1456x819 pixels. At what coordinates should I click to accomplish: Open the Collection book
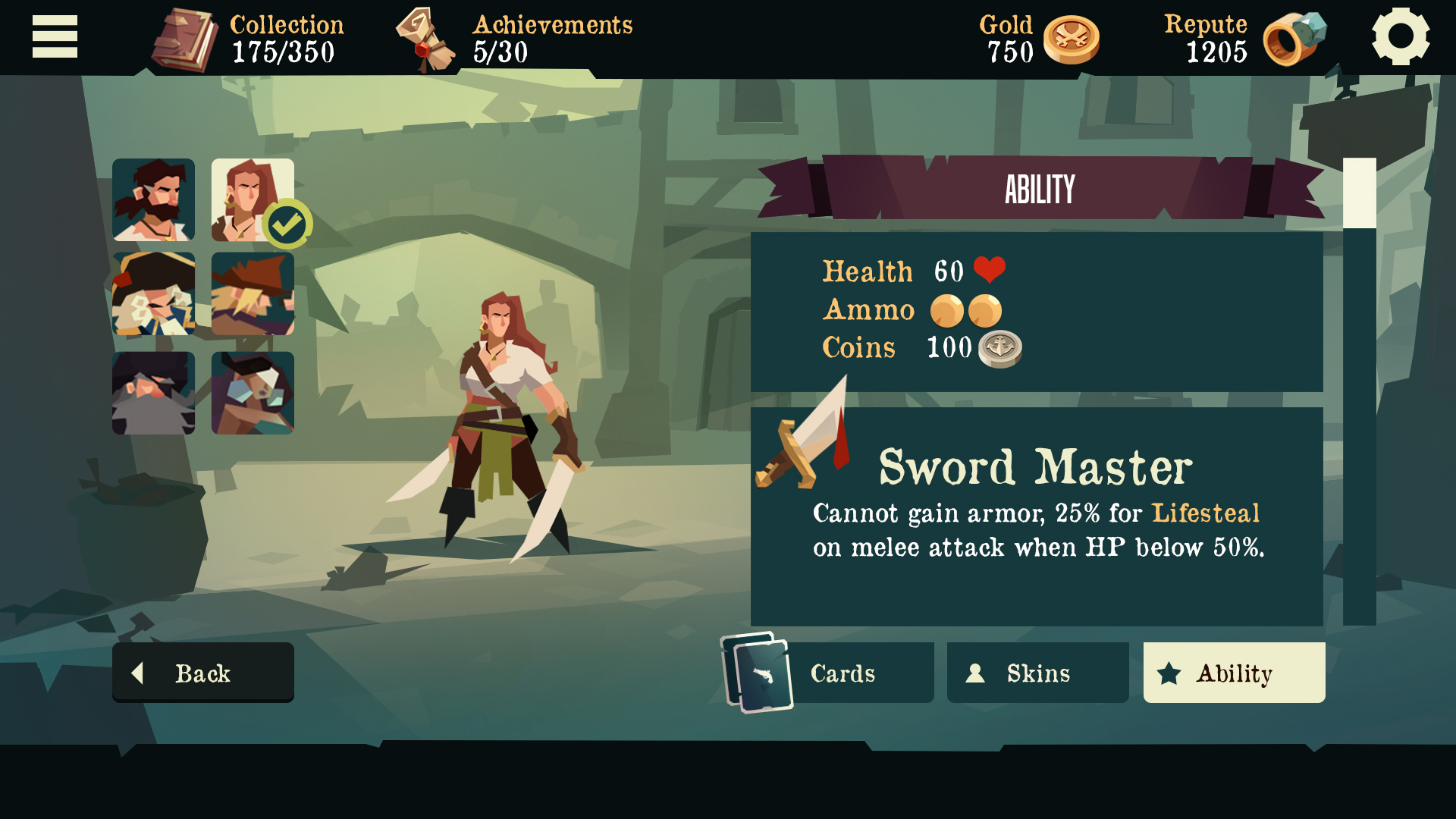click(x=186, y=39)
